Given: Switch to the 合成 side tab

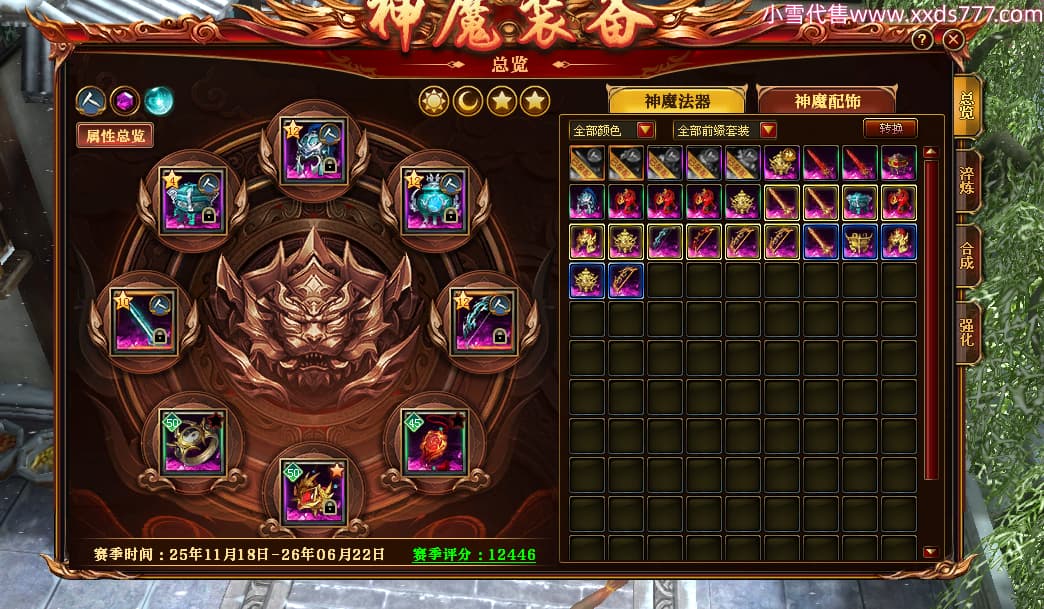Looking at the screenshot, I should [x=967, y=255].
